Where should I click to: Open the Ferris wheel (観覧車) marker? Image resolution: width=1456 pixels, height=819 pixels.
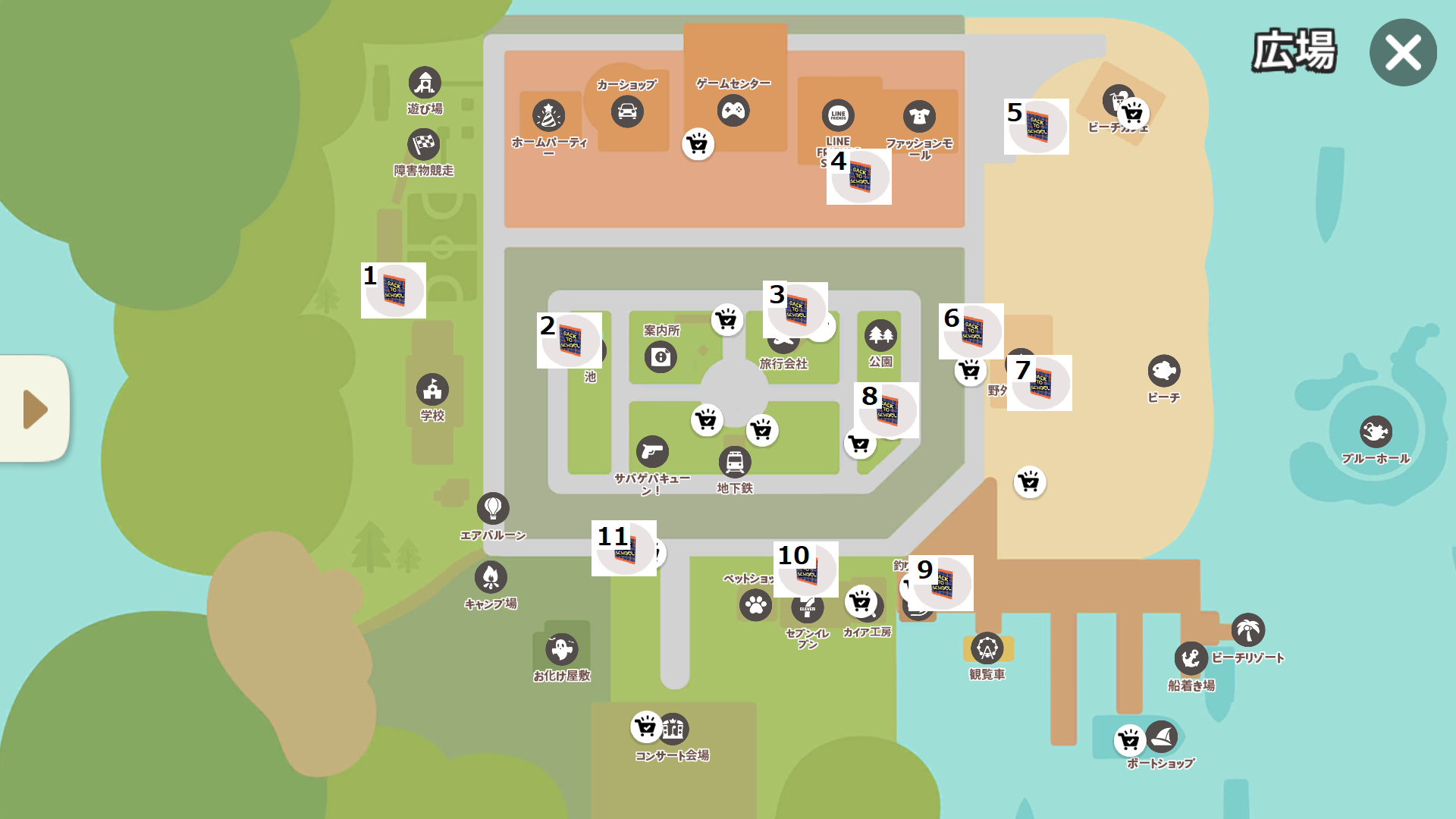[987, 648]
